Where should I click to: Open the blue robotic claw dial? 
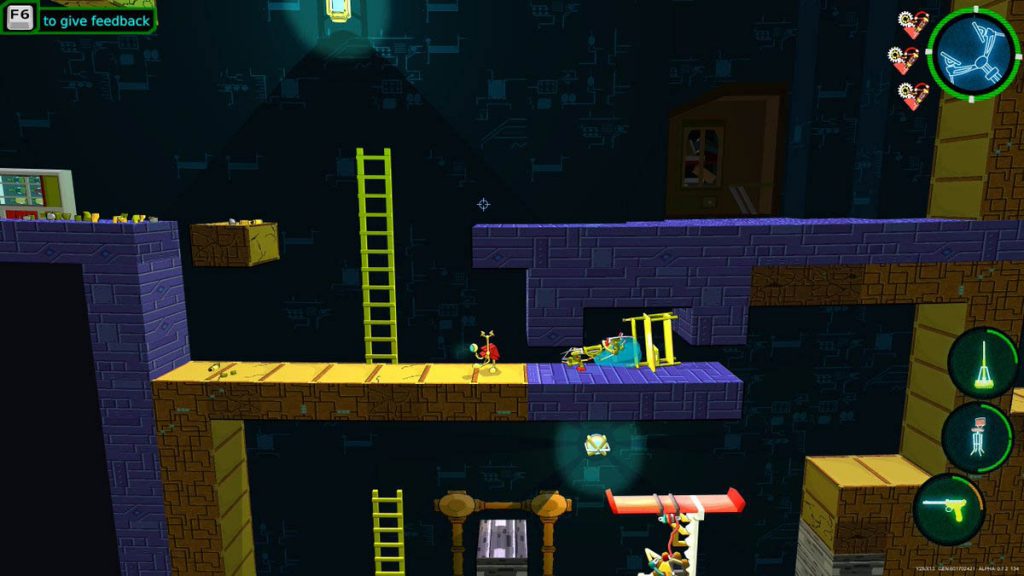(x=973, y=55)
